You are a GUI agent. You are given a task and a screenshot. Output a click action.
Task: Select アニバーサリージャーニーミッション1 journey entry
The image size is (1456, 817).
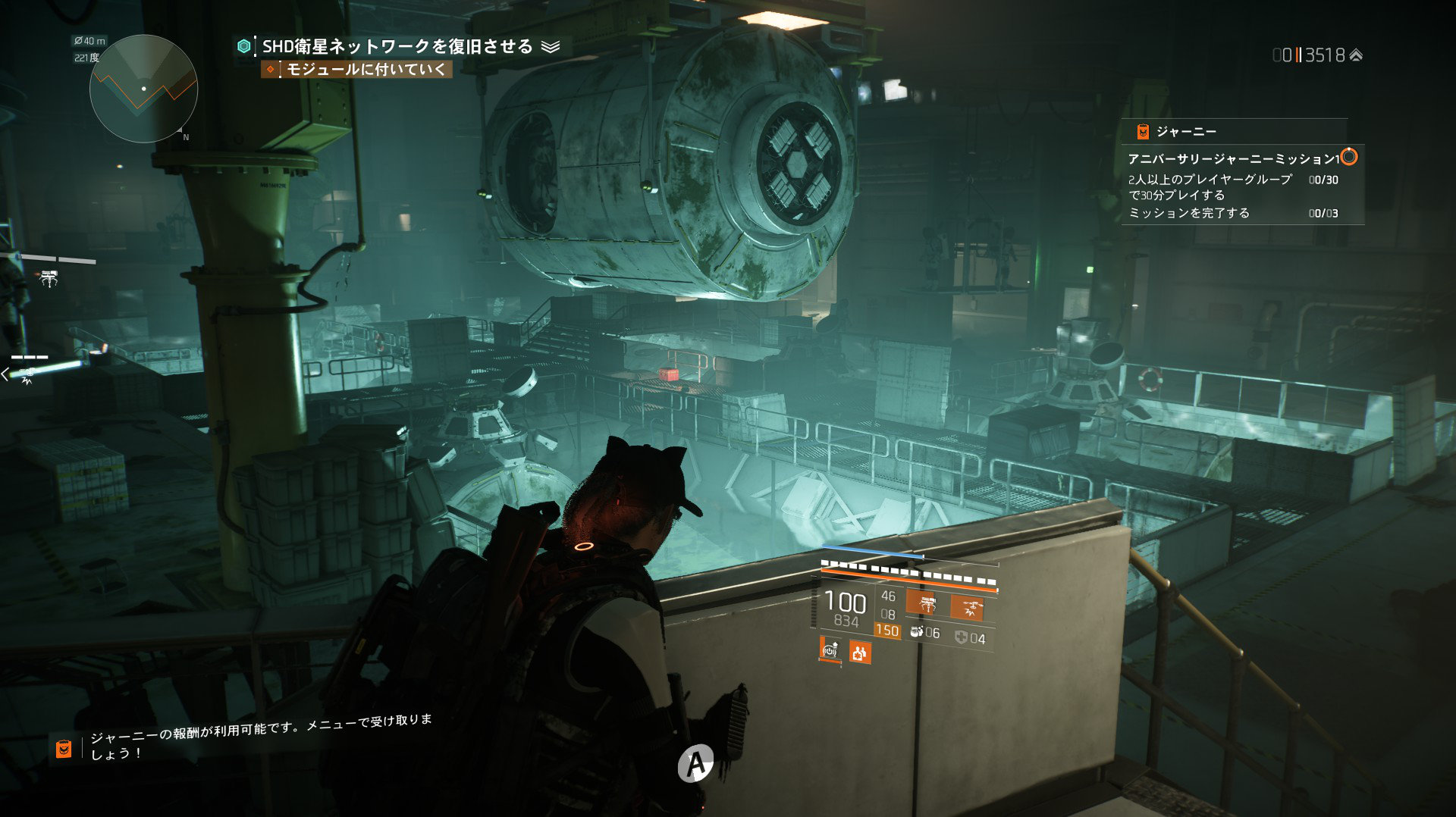pos(1232,159)
